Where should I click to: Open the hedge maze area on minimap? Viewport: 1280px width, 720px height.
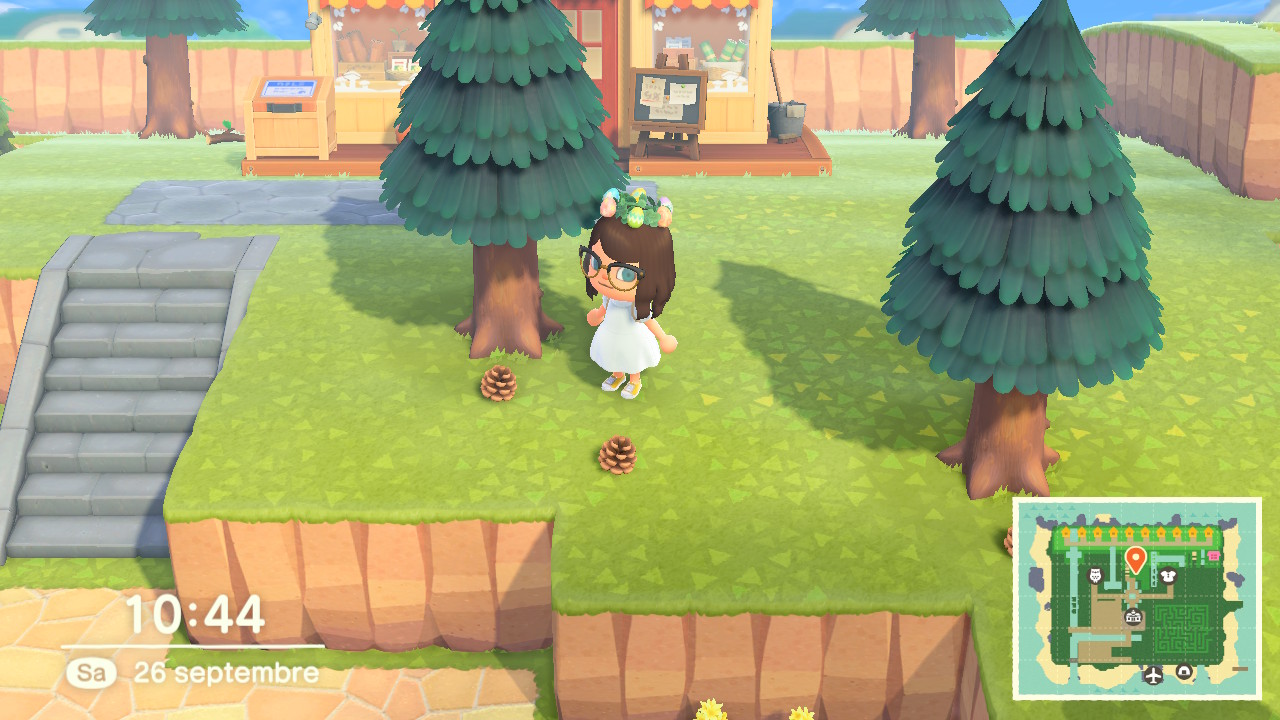(x=1184, y=627)
